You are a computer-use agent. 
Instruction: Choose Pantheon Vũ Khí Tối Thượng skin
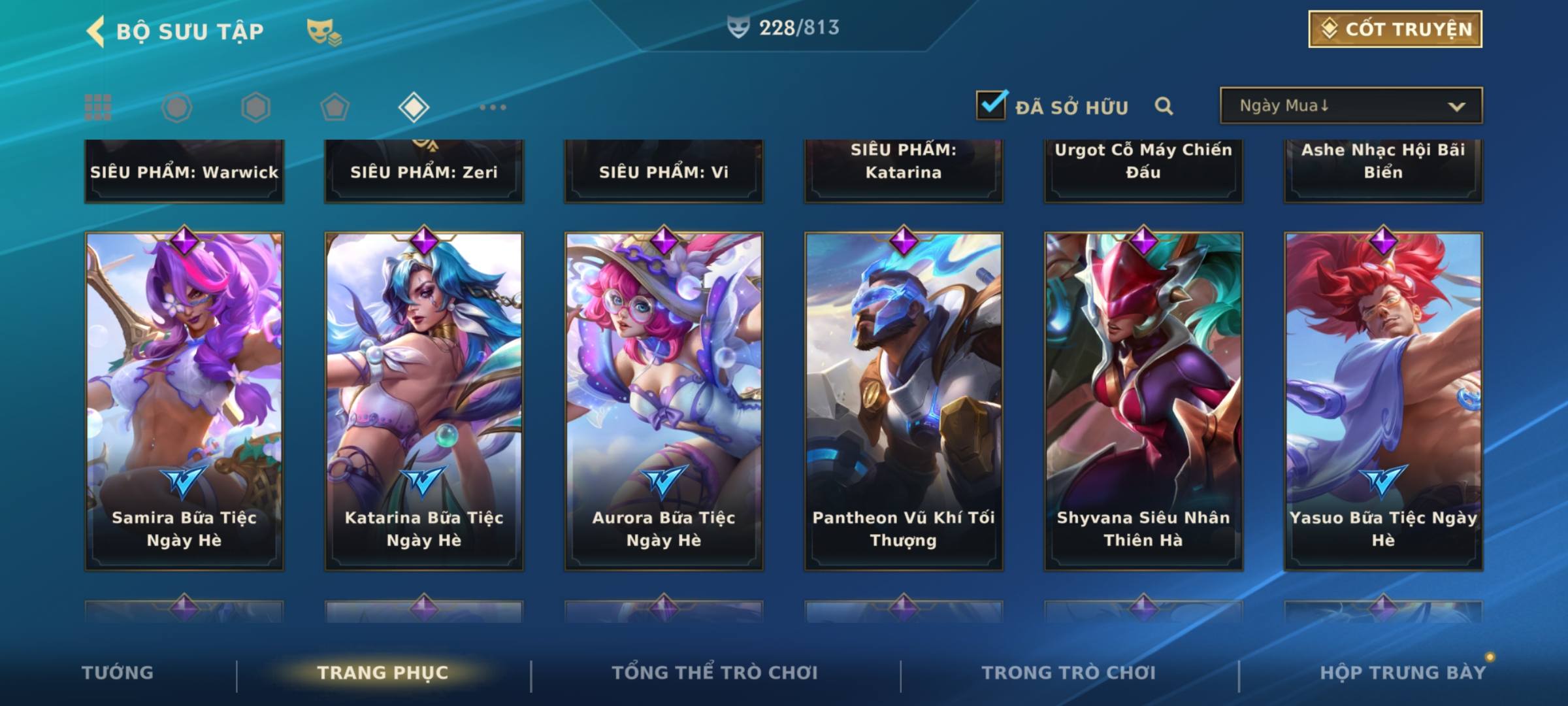click(904, 401)
